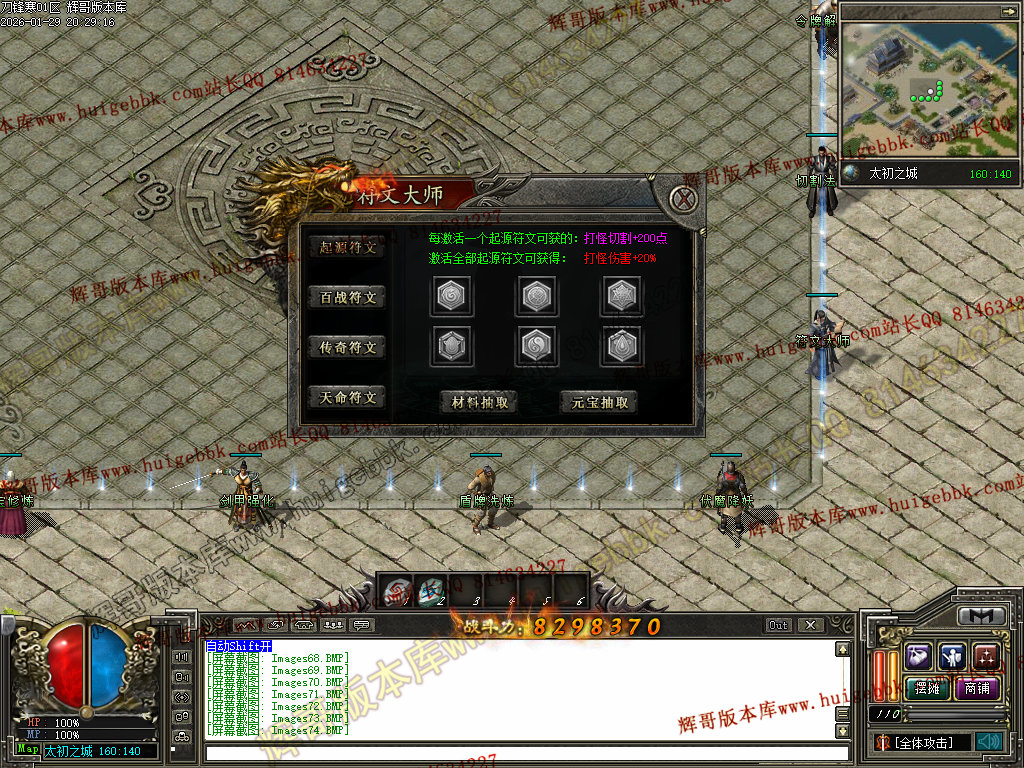This screenshot has width=1024, height=768.
Task: Toggle the teal speaker sound button
Action: (x=989, y=742)
